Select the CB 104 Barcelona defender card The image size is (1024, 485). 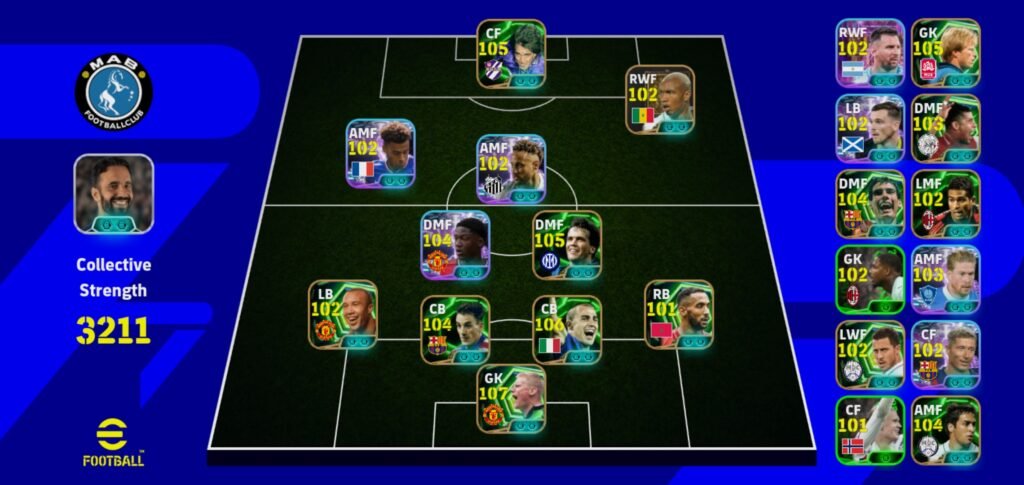(x=455, y=329)
